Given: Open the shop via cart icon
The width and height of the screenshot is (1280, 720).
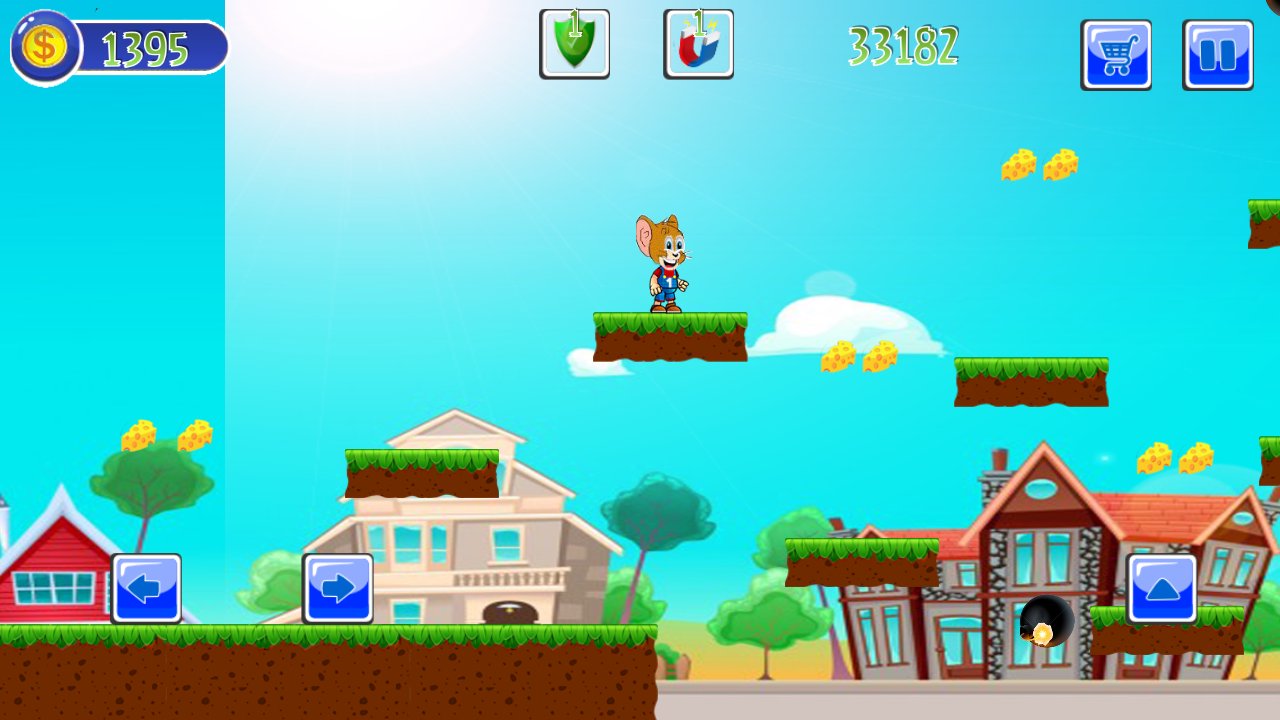Looking at the screenshot, I should click(1116, 55).
